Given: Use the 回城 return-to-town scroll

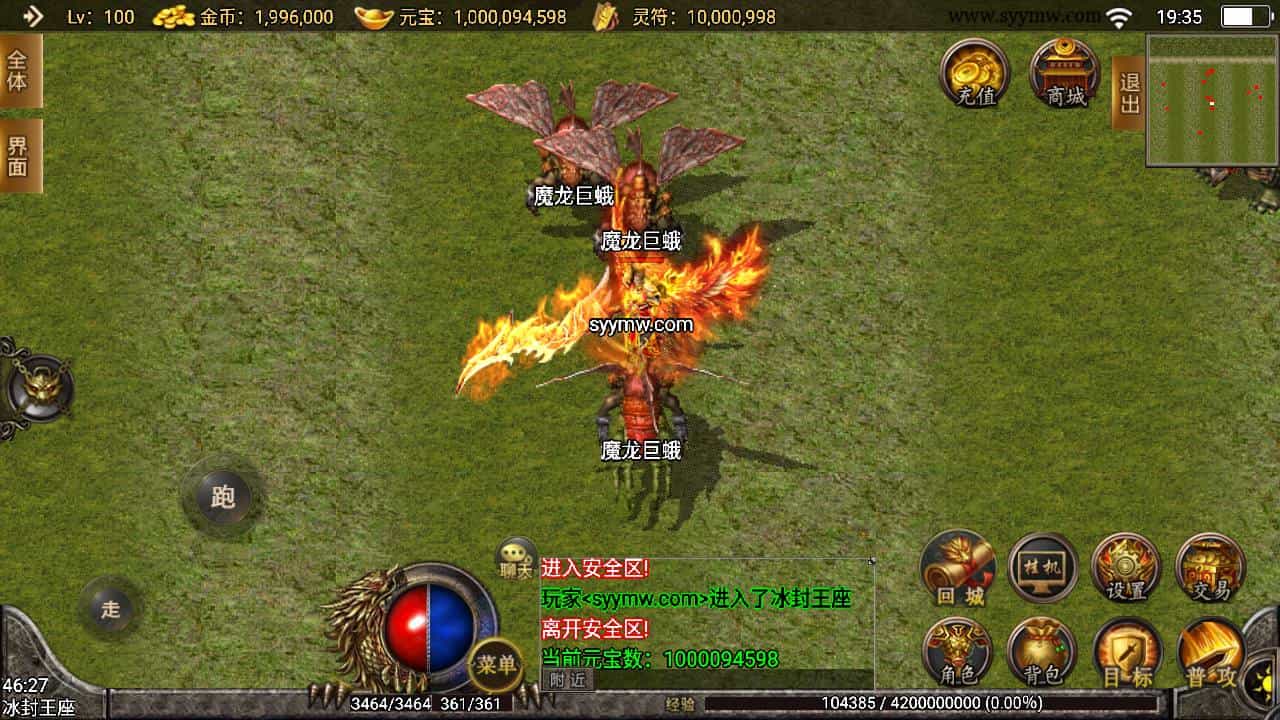Looking at the screenshot, I should (x=958, y=568).
